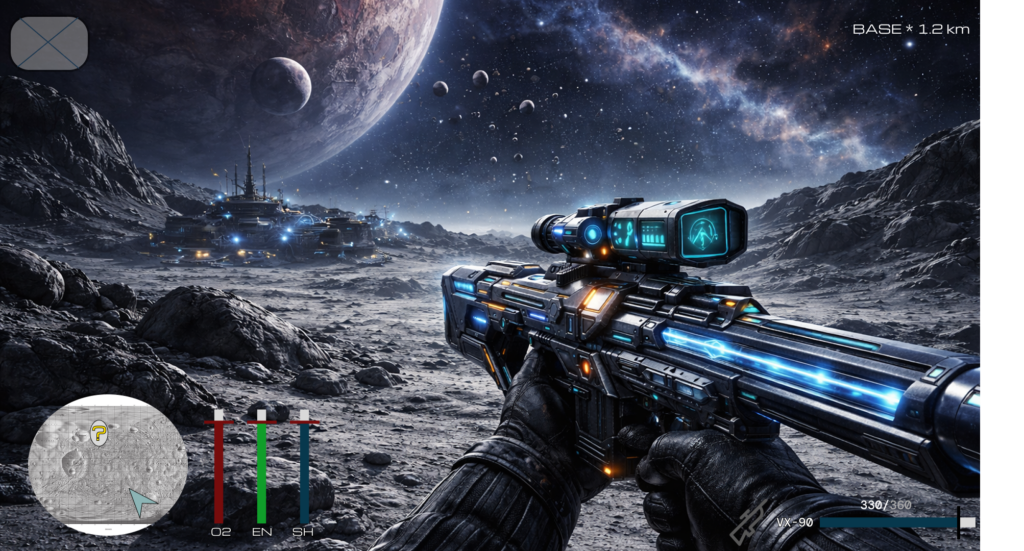Viewport: 1024px width, 551px height.
Task: Open the BASE 1.2 km objective tracker
Action: (x=910, y=29)
